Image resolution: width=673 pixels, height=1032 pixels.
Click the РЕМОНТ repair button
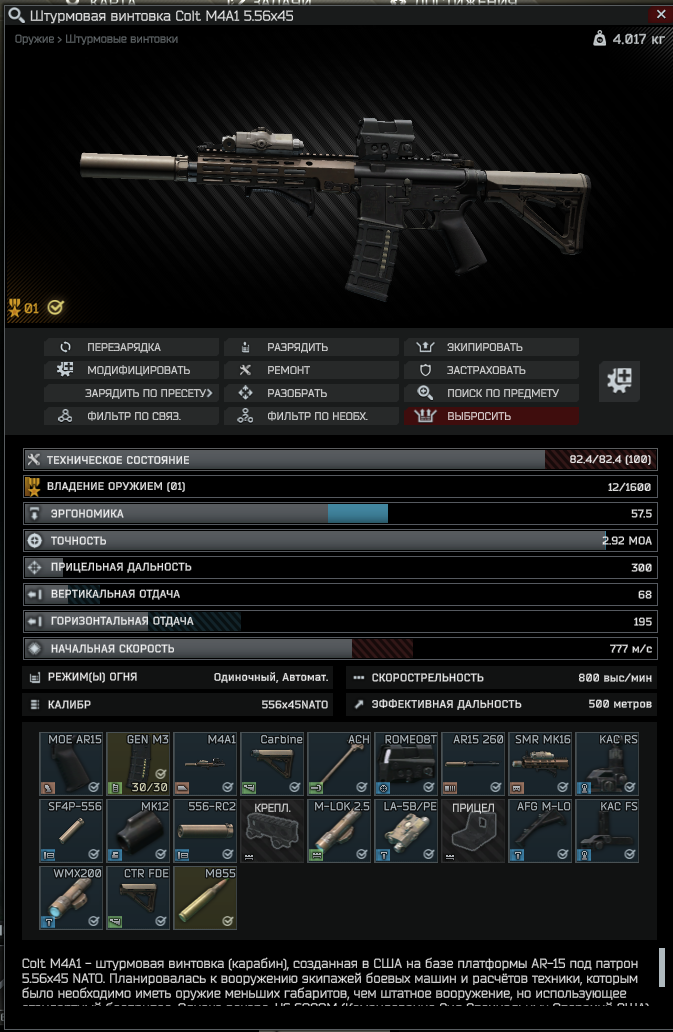click(311, 370)
